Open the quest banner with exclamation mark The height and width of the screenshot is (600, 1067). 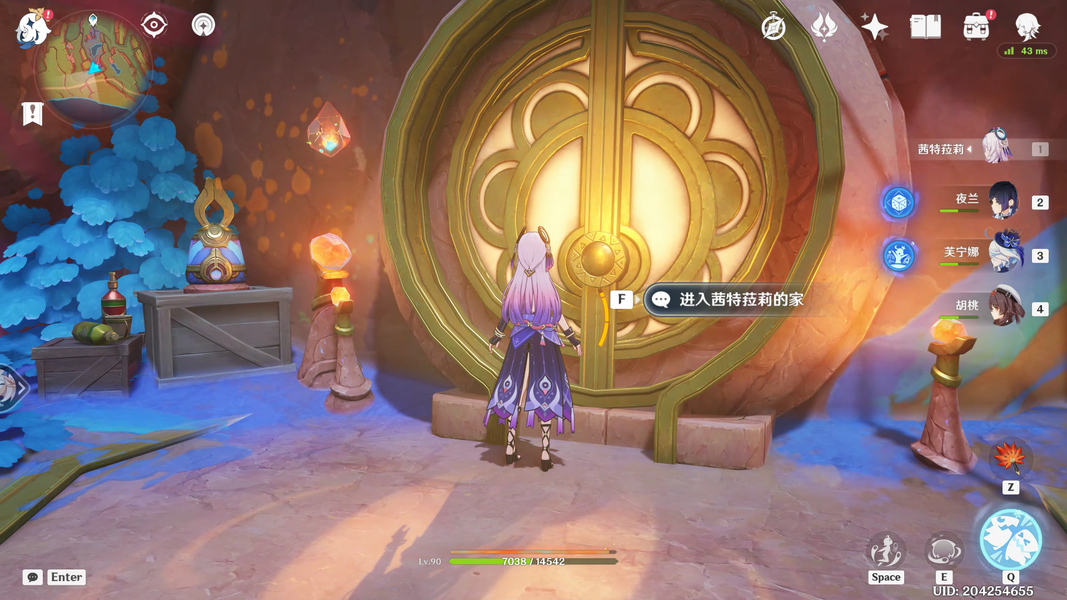point(32,114)
